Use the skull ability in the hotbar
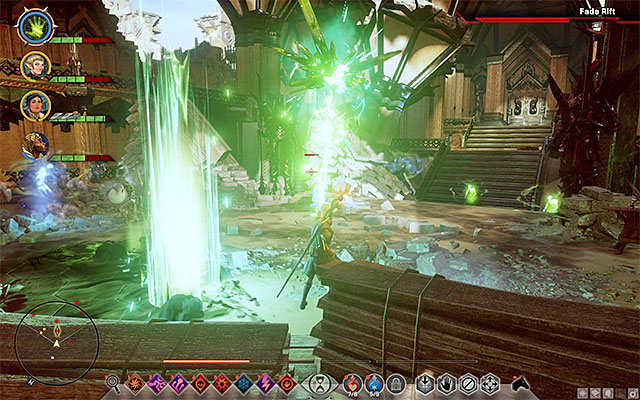The height and width of the screenshot is (400, 640). [x=202, y=382]
